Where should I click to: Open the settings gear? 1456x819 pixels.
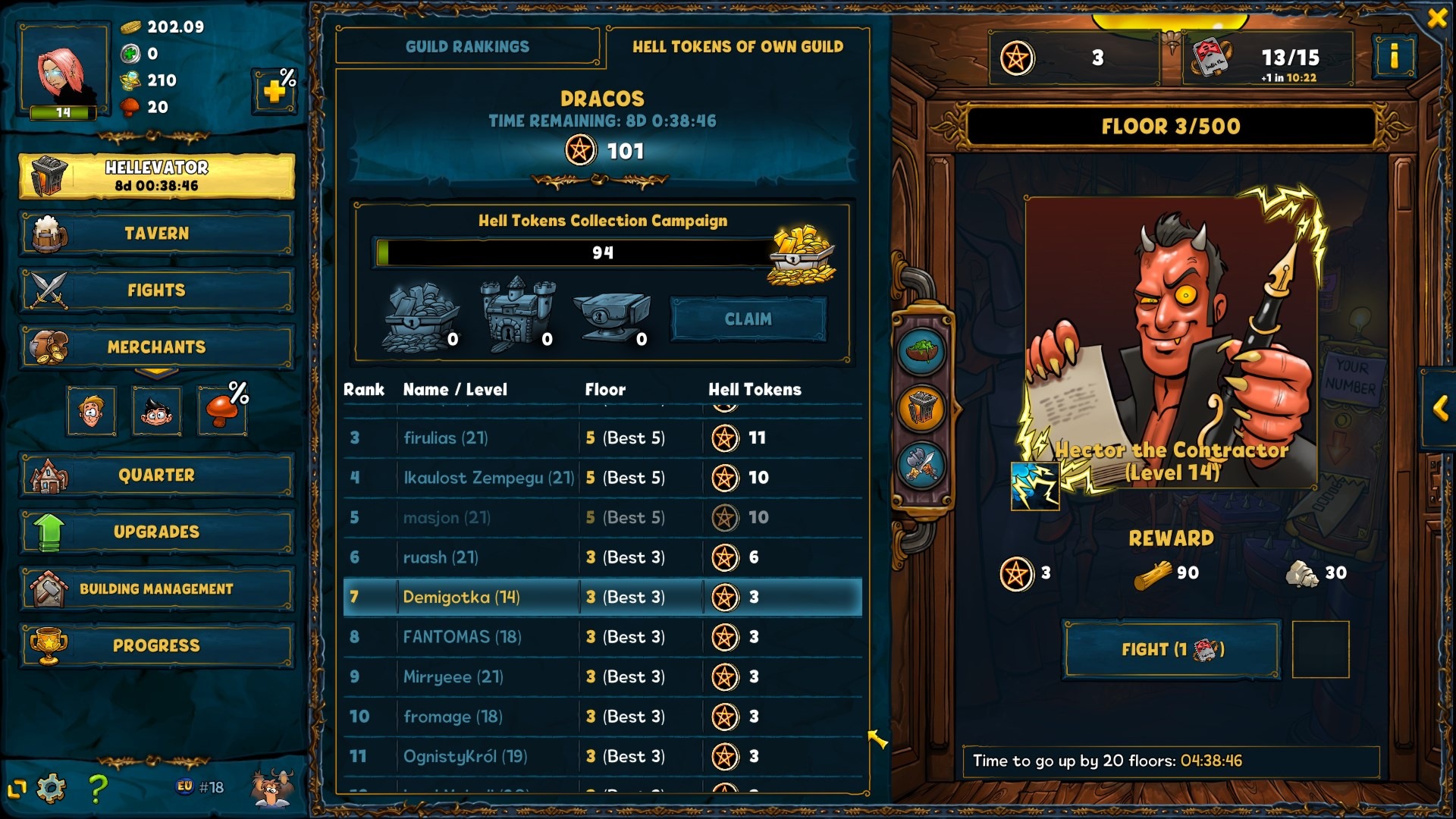pos(51,789)
